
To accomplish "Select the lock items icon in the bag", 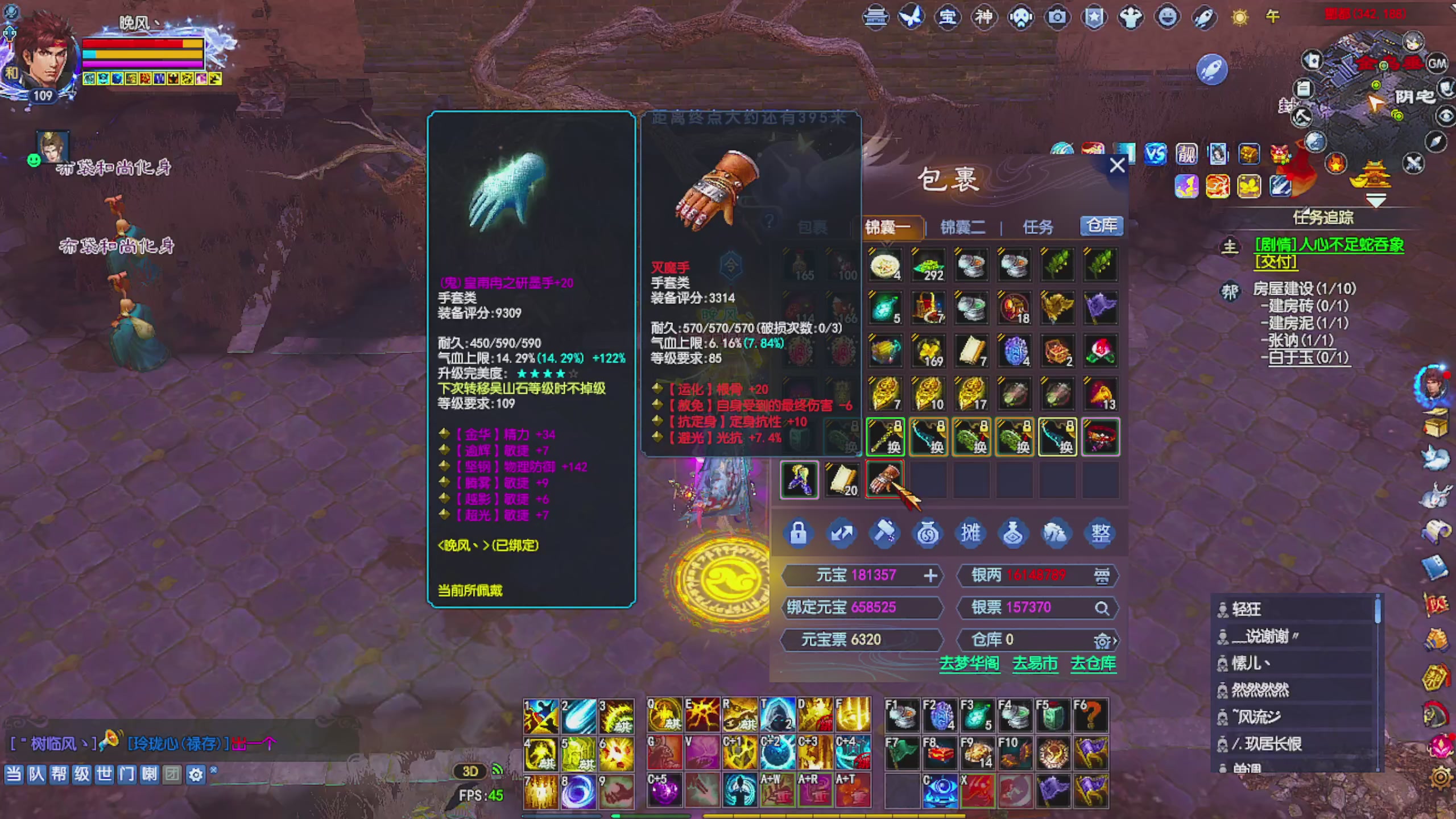I will pyautogui.click(x=799, y=533).
